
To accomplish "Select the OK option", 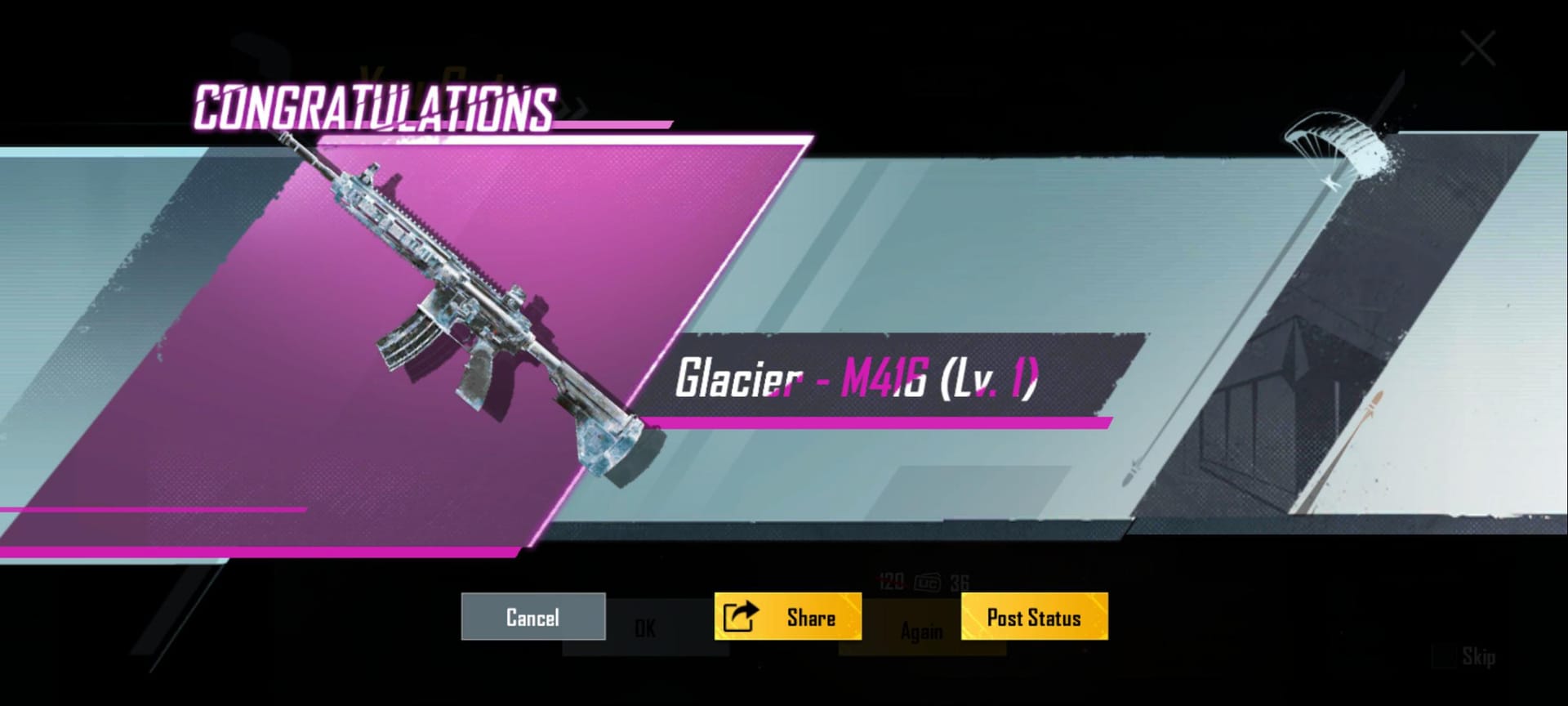I will 645,628.
